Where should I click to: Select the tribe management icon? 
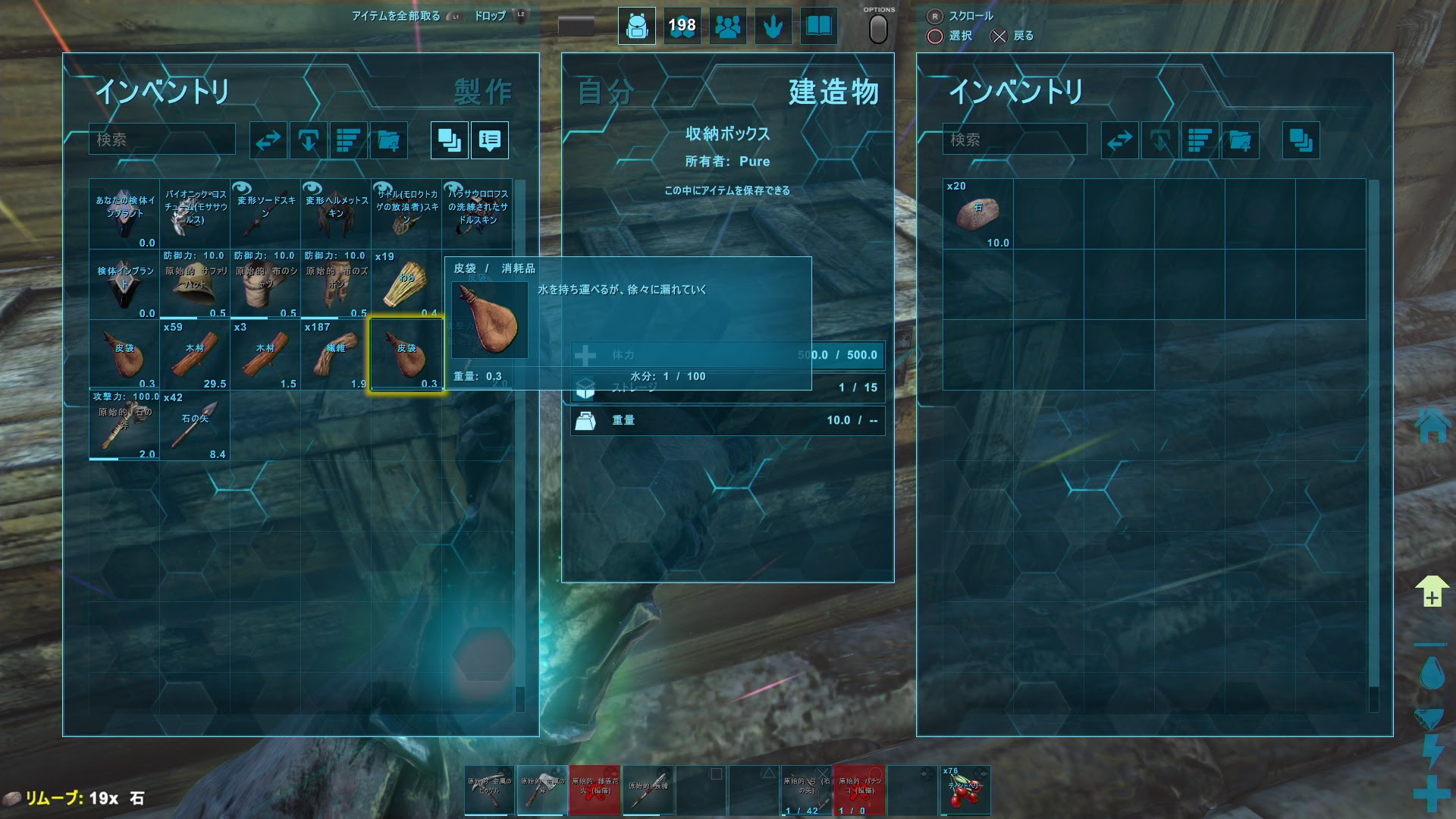[x=727, y=26]
